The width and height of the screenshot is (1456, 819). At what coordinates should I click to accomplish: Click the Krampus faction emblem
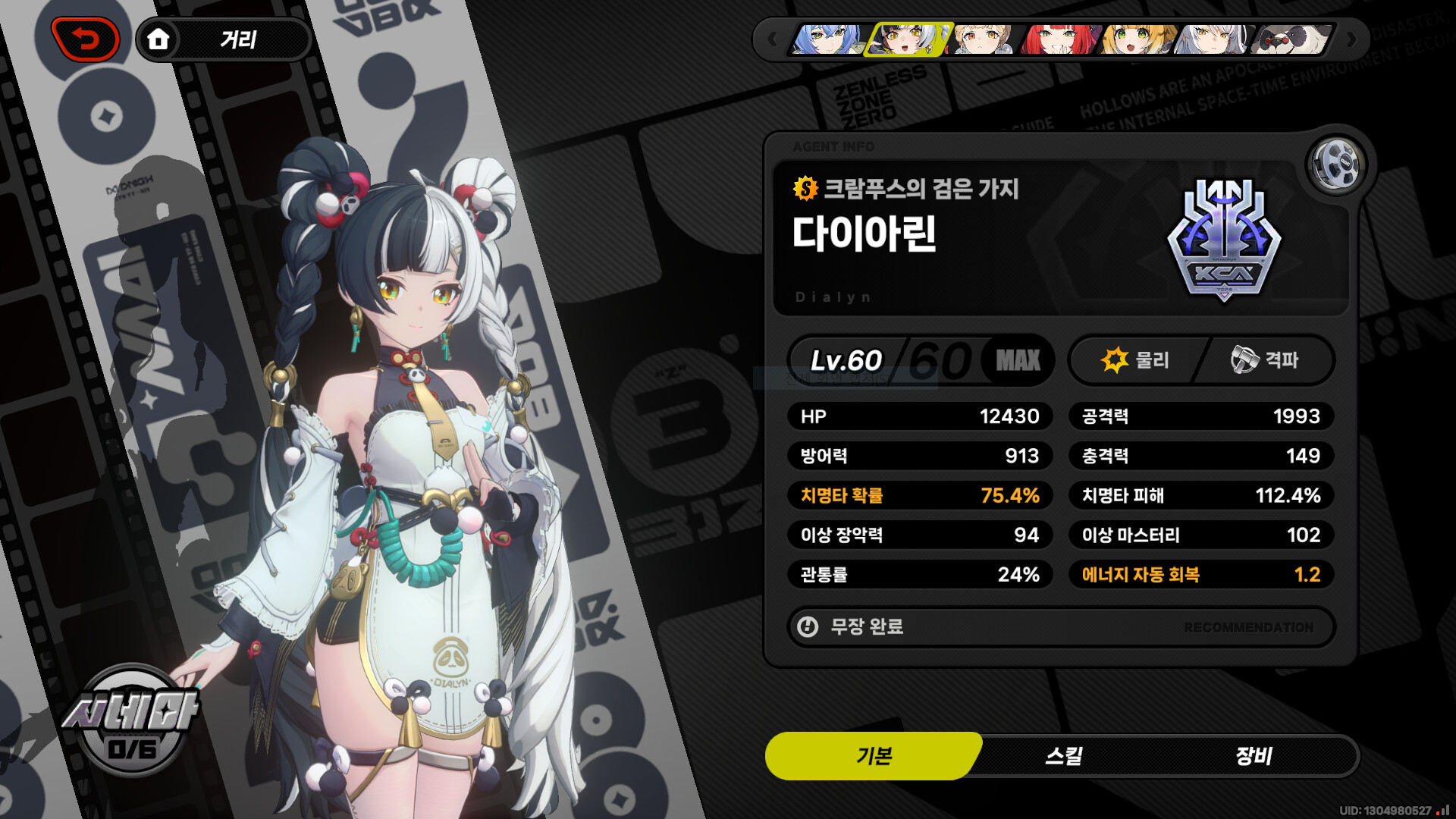(1224, 240)
